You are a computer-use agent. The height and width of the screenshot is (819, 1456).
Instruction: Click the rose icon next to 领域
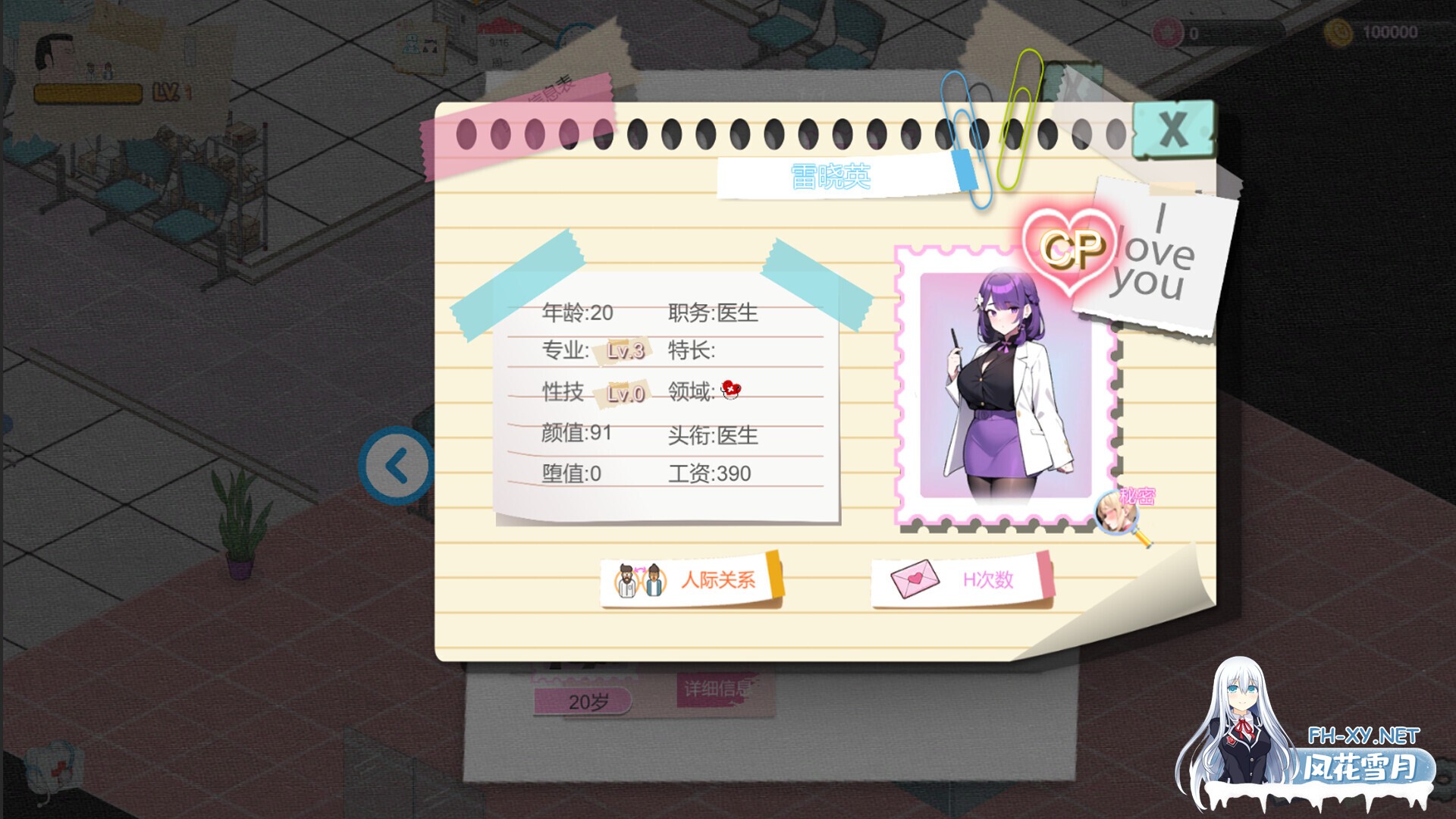[x=729, y=388]
